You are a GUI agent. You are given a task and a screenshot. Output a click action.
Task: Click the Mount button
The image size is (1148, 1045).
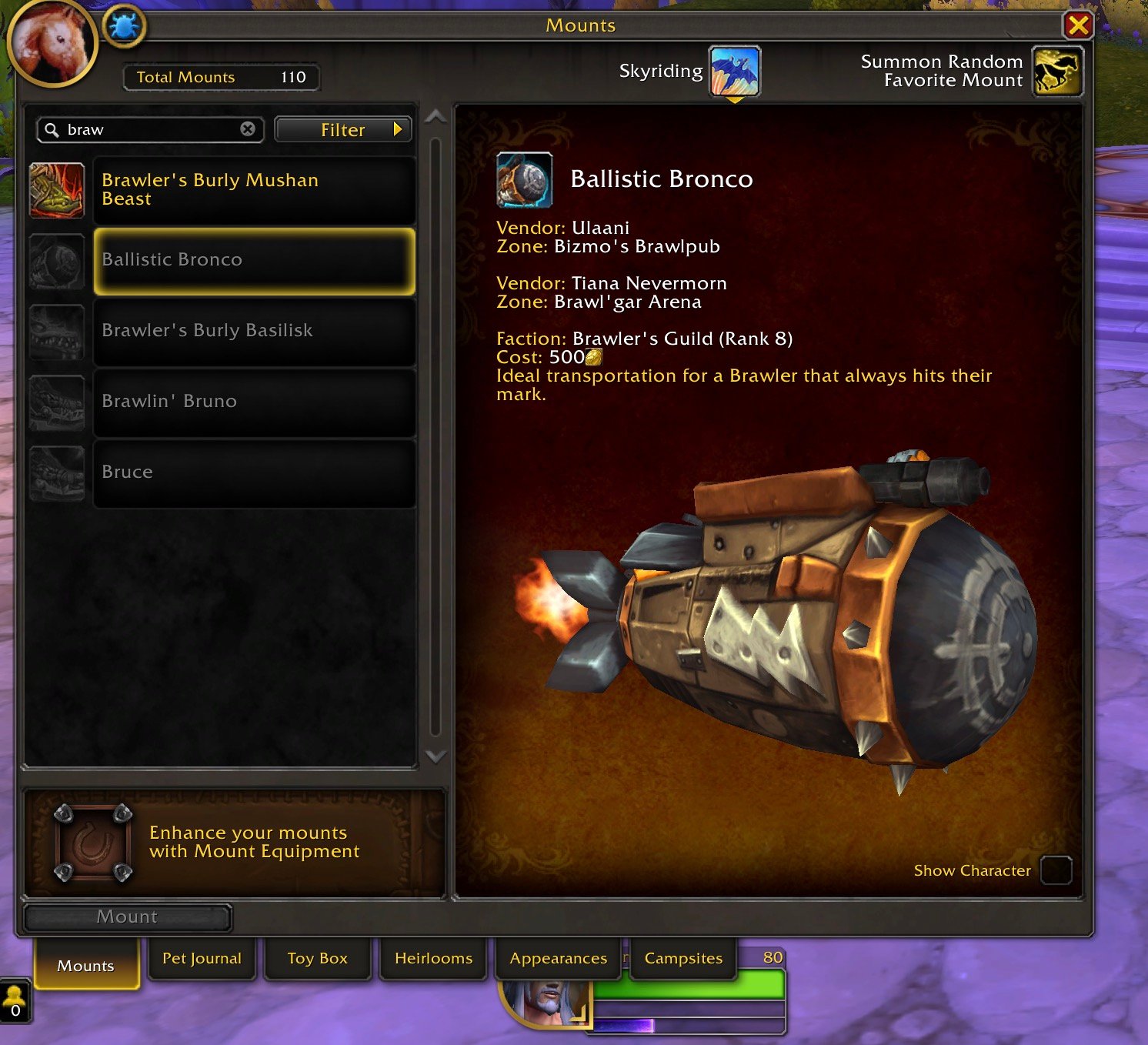(x=128, y=917)
